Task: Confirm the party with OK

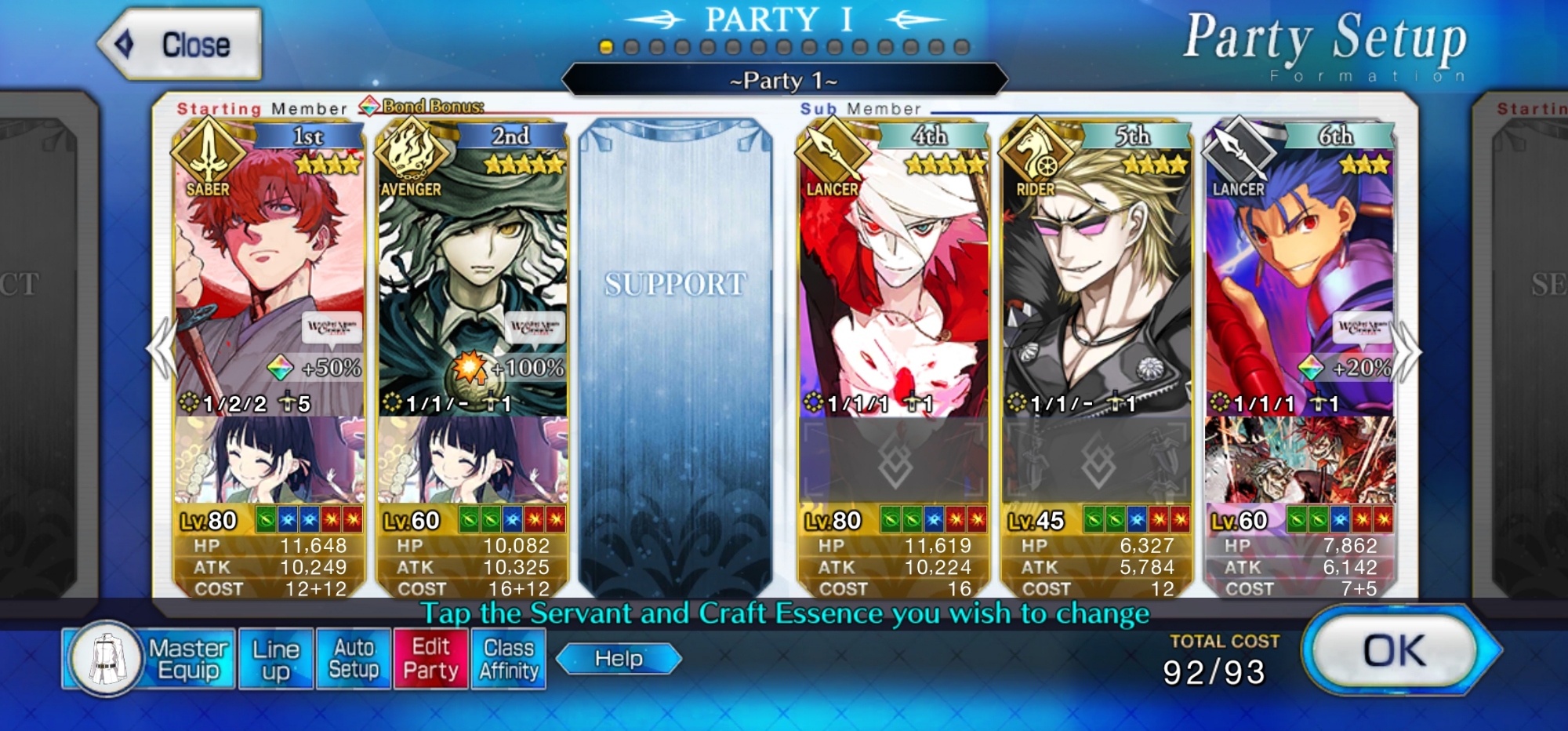Action: click(1394, 650)
